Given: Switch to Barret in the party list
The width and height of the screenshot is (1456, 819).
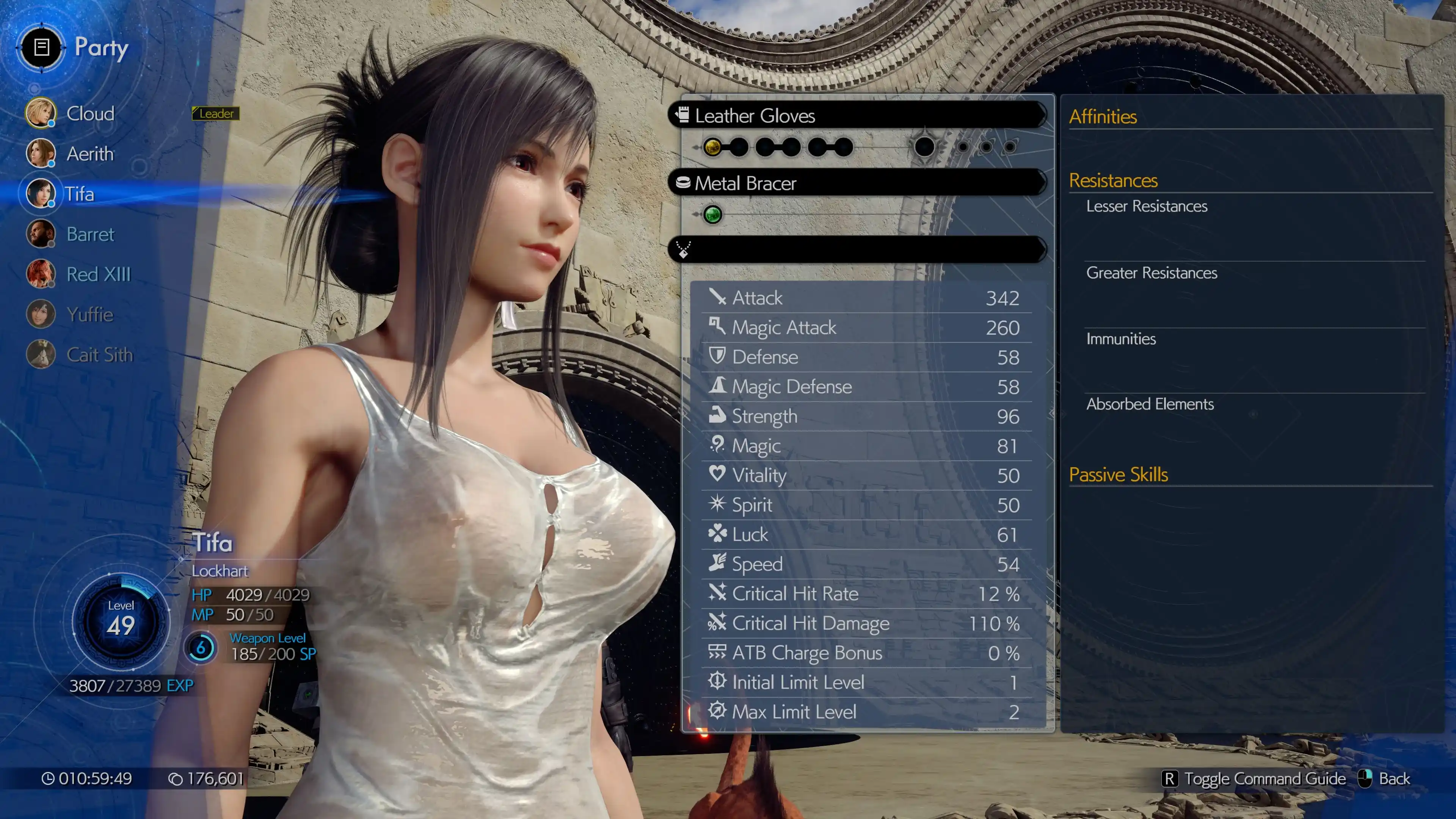Looking at the screenshot, I should 89,234.
